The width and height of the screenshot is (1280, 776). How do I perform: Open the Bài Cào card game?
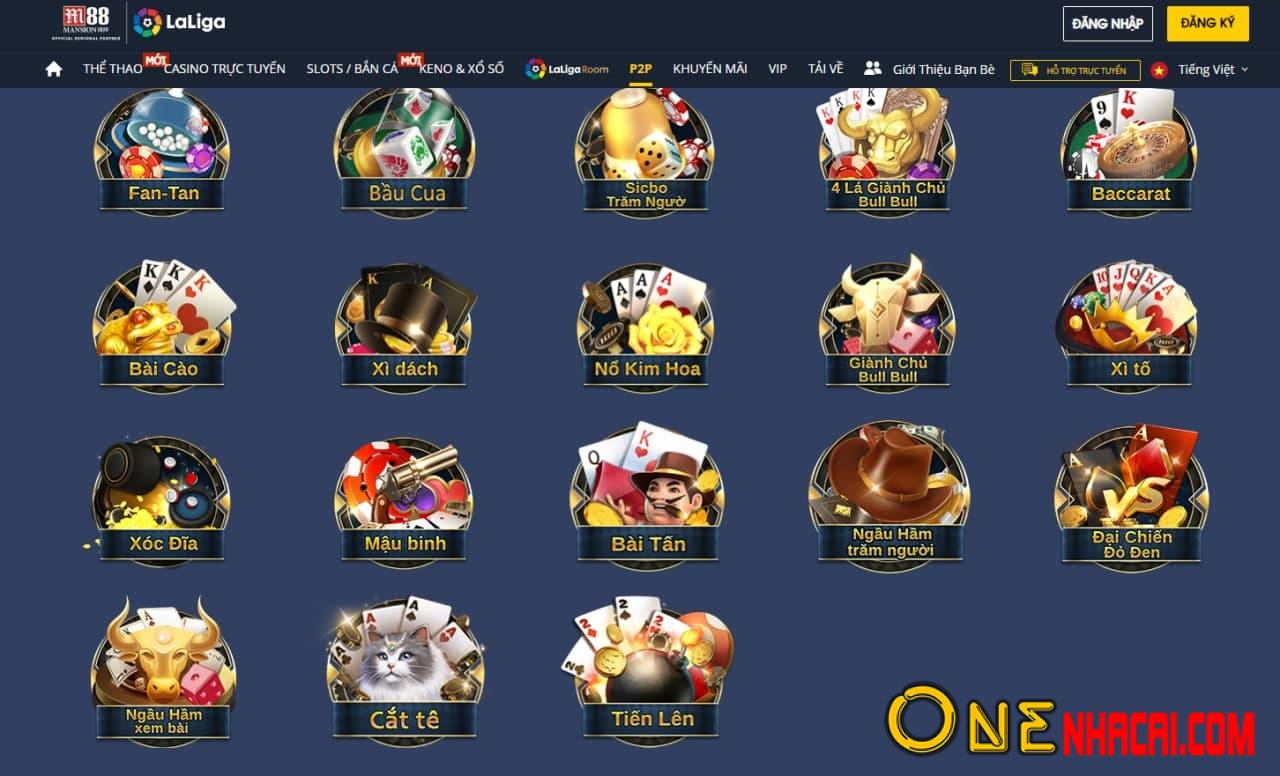pos(163,325)
